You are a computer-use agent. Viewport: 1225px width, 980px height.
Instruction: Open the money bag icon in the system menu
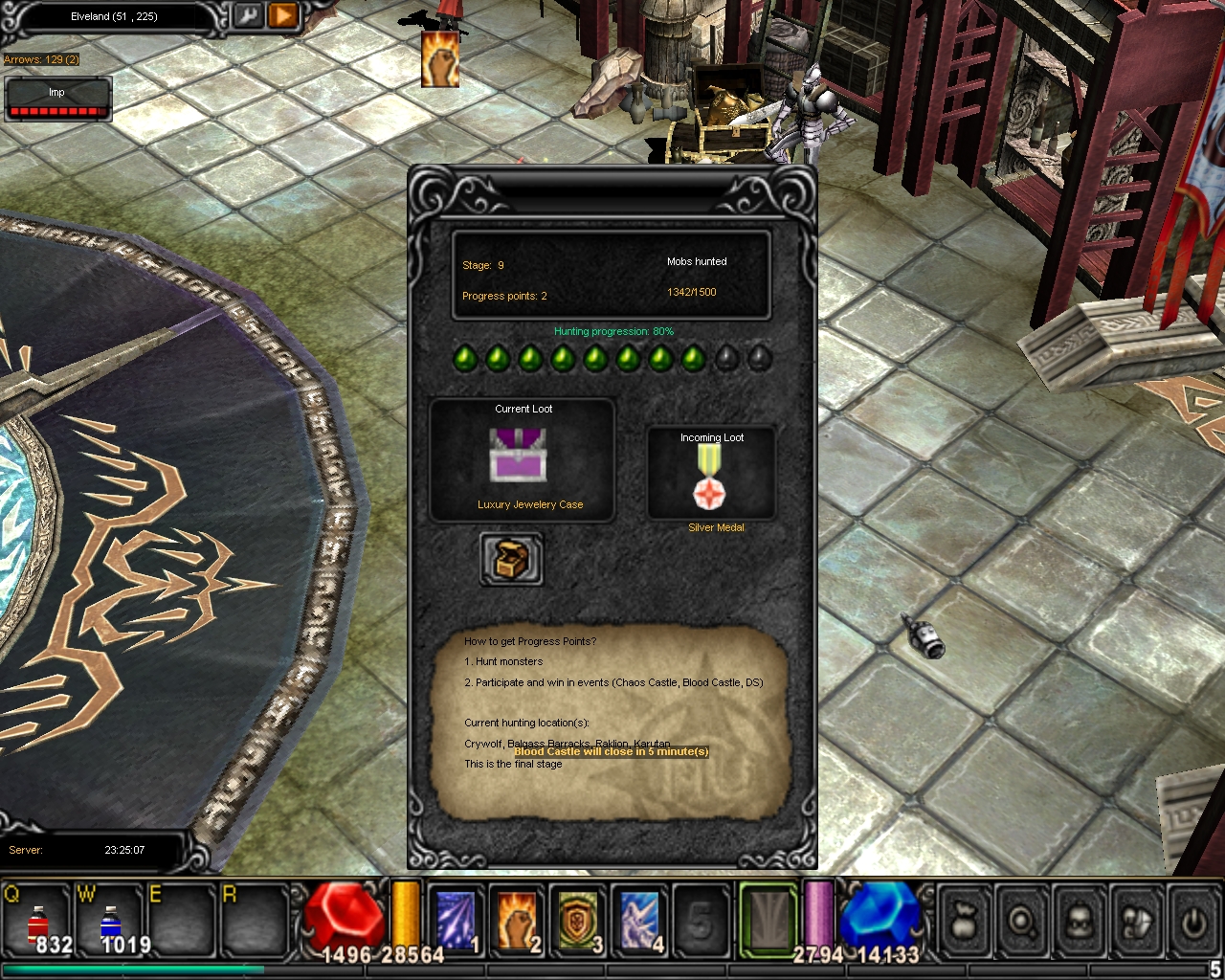click(x=965, y=917)
